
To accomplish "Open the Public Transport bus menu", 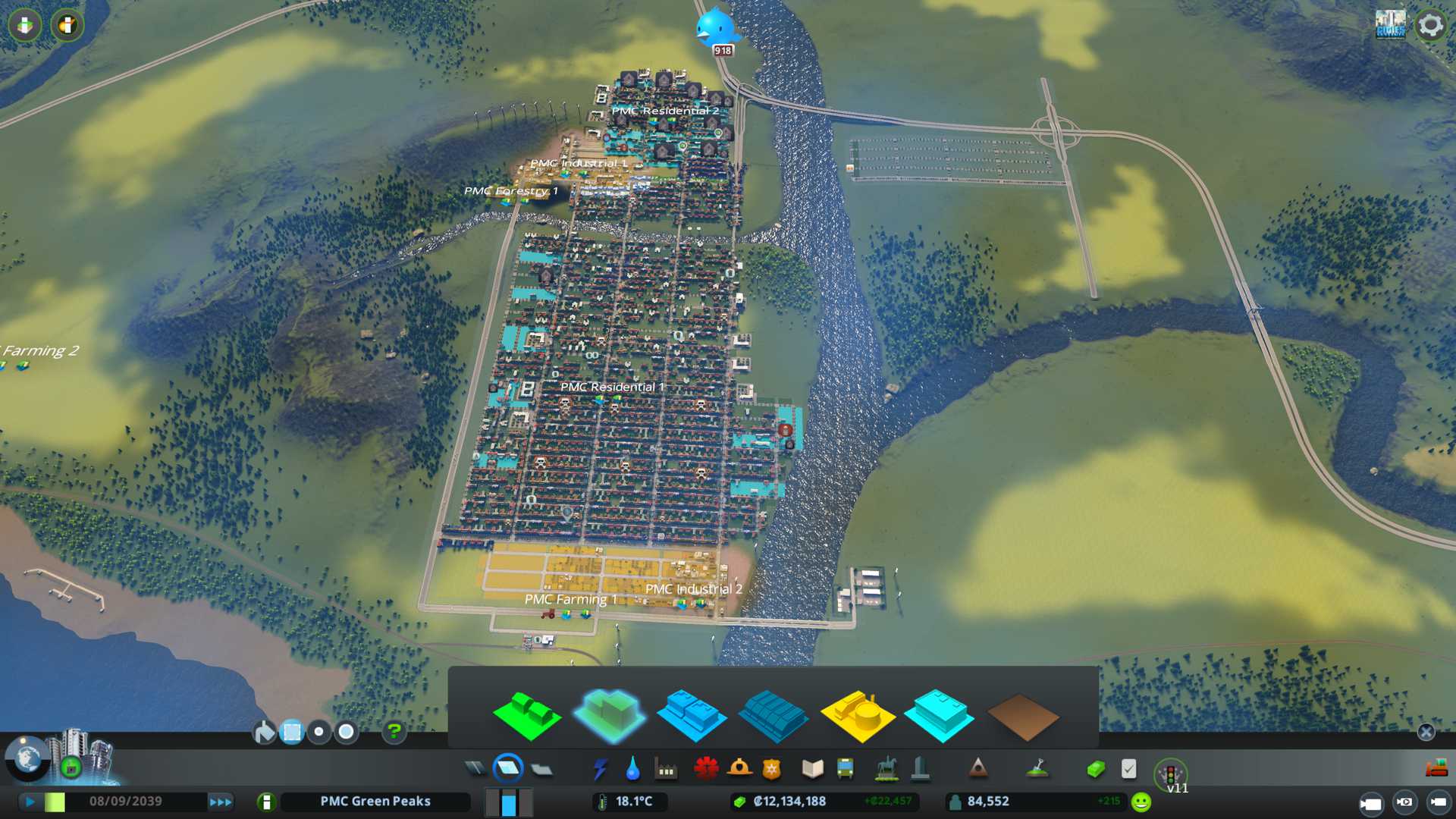I will coord(845,770).
